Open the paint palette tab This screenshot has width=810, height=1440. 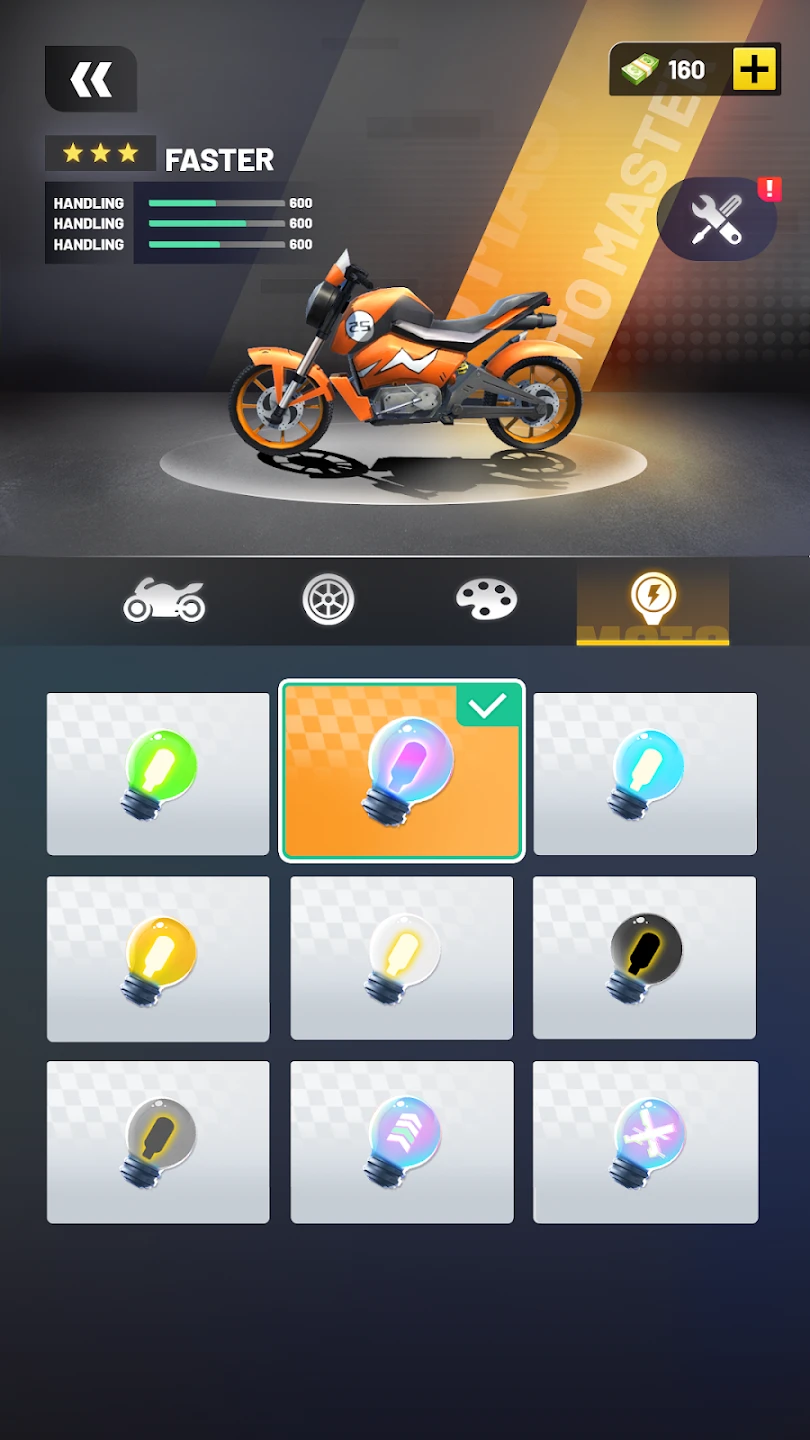point(486,599)
